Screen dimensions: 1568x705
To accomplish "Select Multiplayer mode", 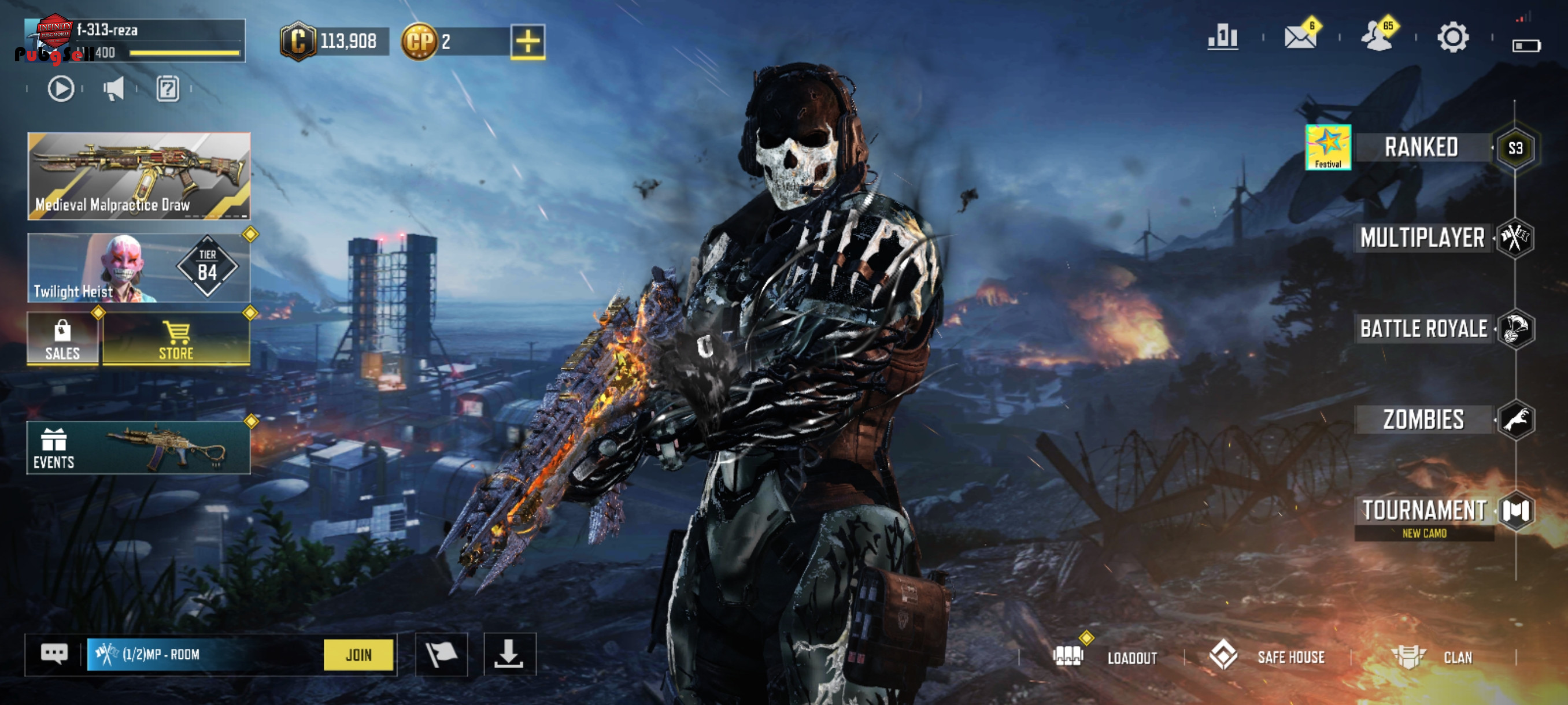I will tap(1422, 238).
